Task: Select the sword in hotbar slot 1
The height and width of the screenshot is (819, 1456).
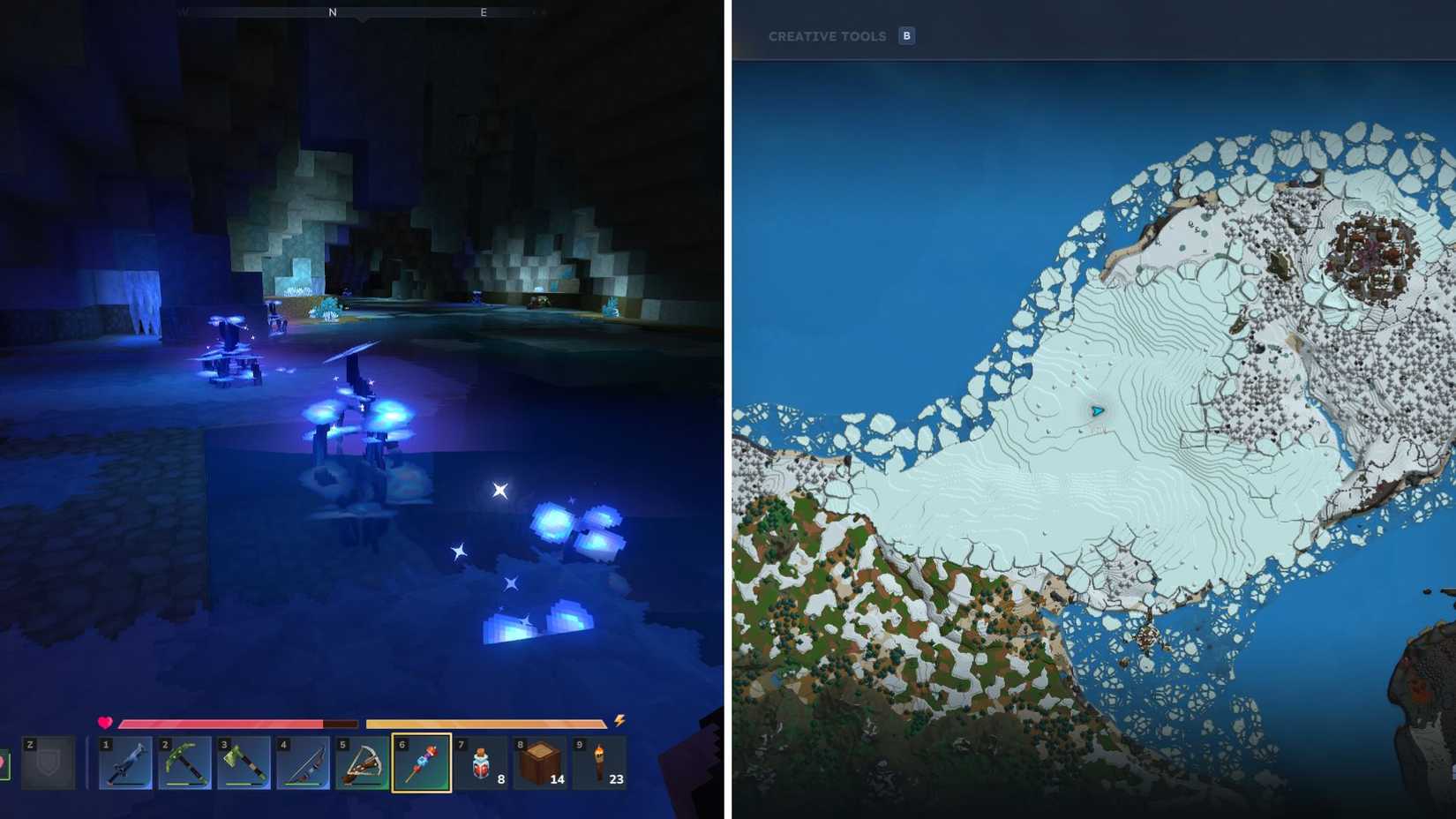Action: pyautogui.click(x=124, y=761)
